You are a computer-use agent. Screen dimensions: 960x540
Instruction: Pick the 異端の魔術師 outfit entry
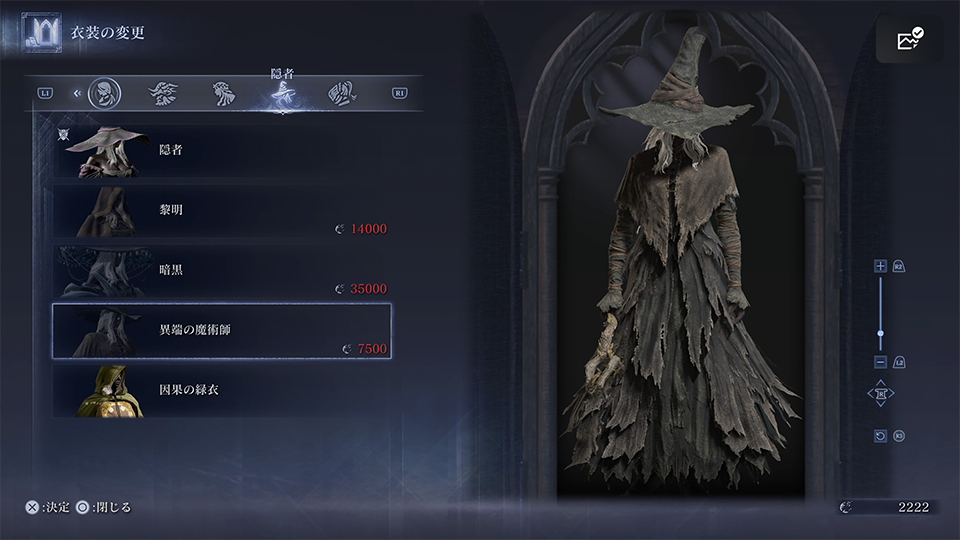pyautogui.click(x=220, y=330)
